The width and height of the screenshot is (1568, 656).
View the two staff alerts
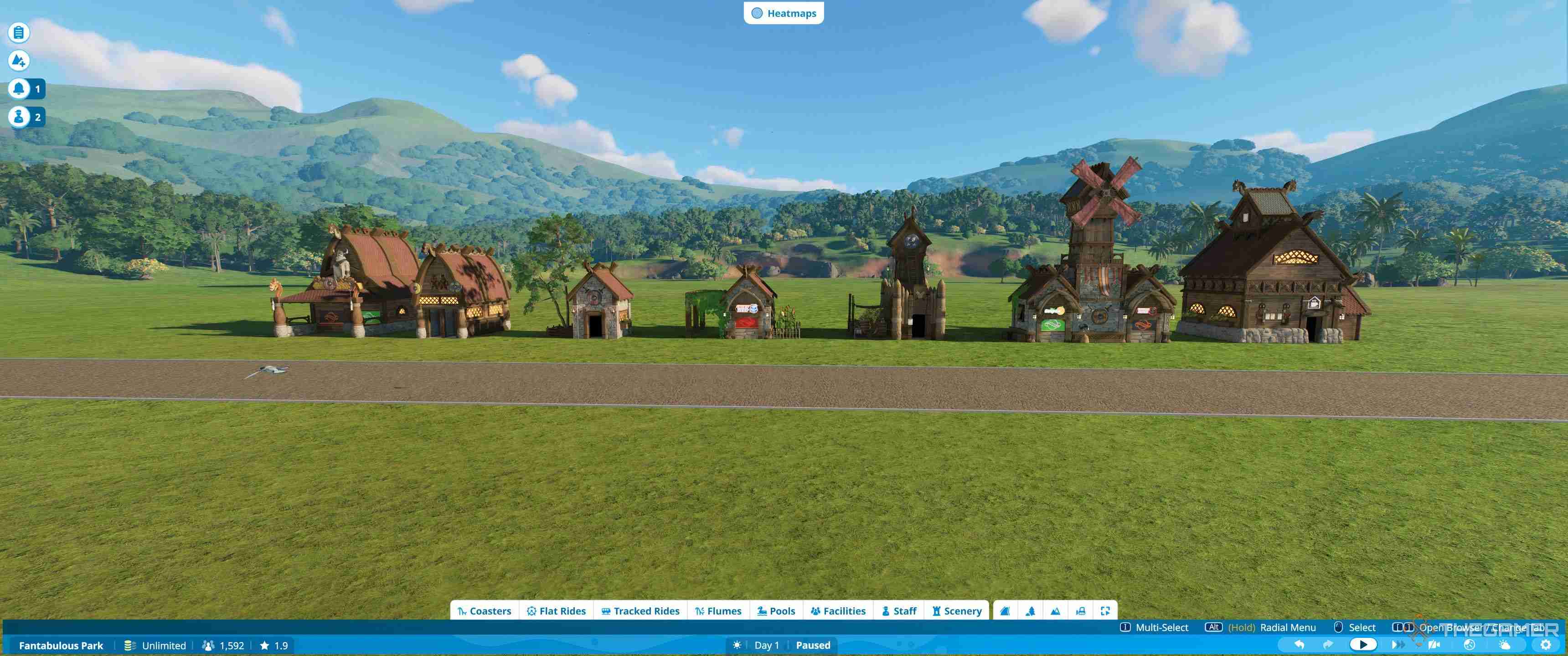click(18, 117)
